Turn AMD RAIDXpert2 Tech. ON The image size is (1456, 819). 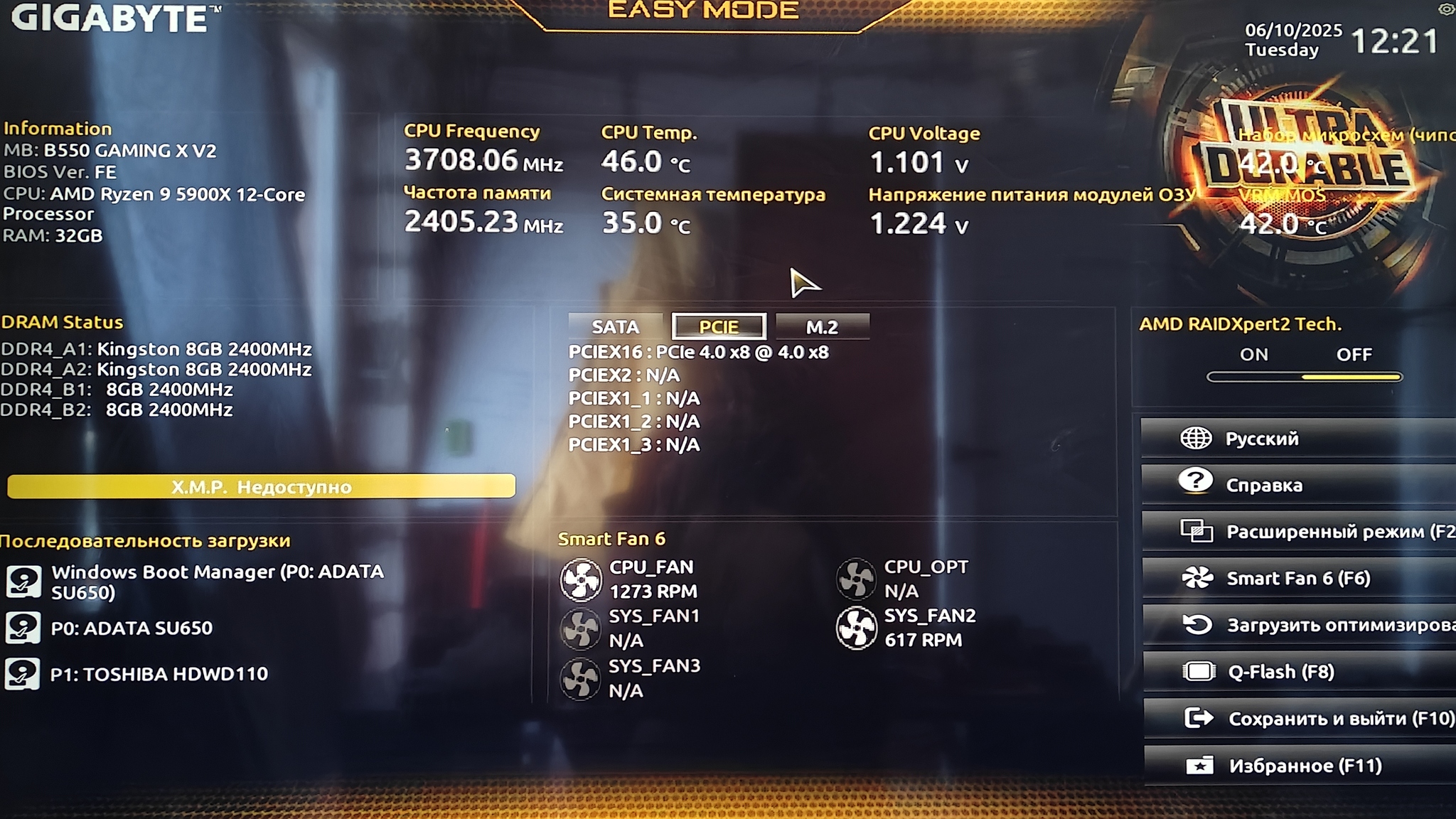click(x=1253, y=355)
